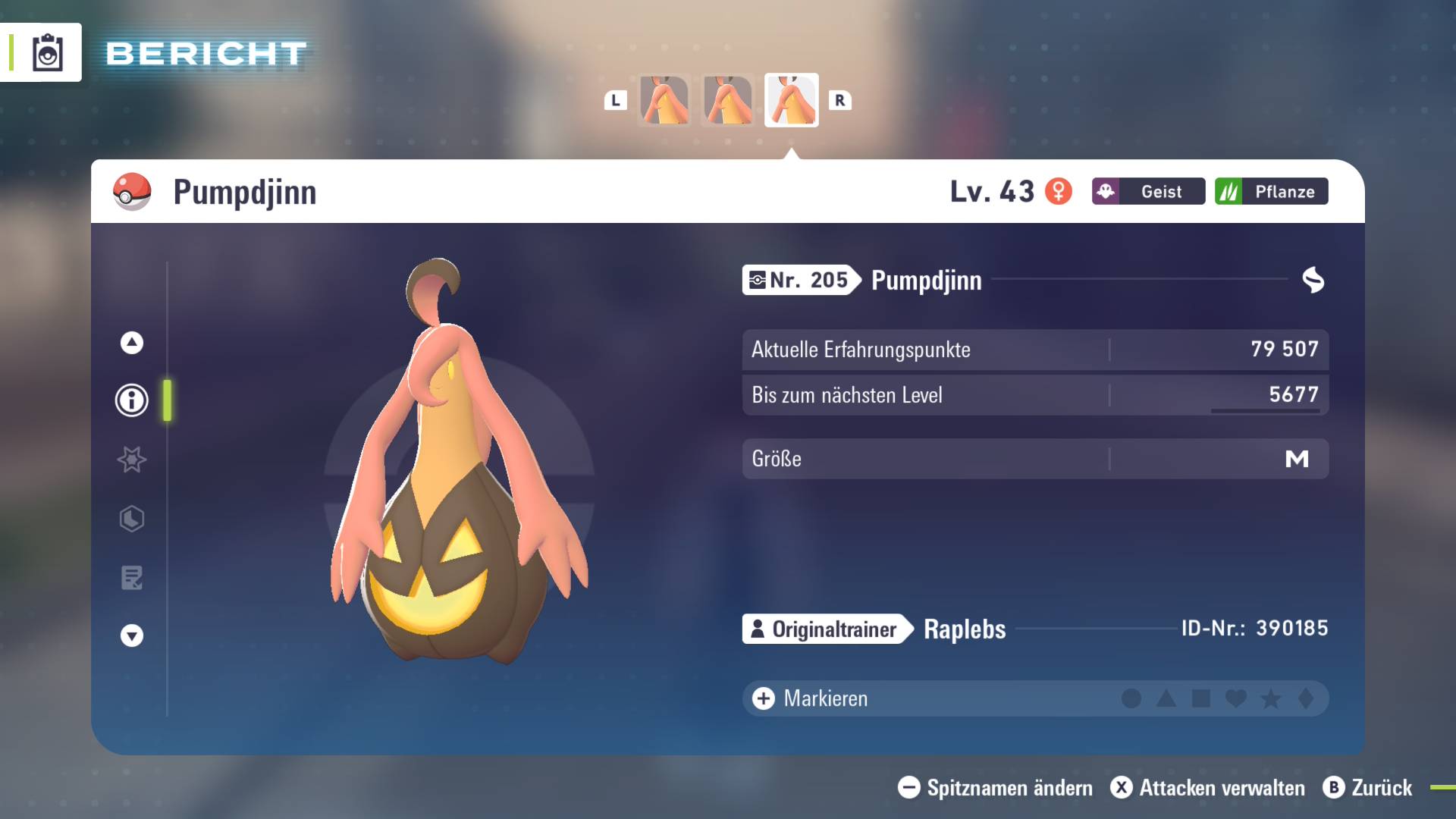Toggle the triangle marking
Screen dimensions: 1456x819
(x=1166, y=698)
